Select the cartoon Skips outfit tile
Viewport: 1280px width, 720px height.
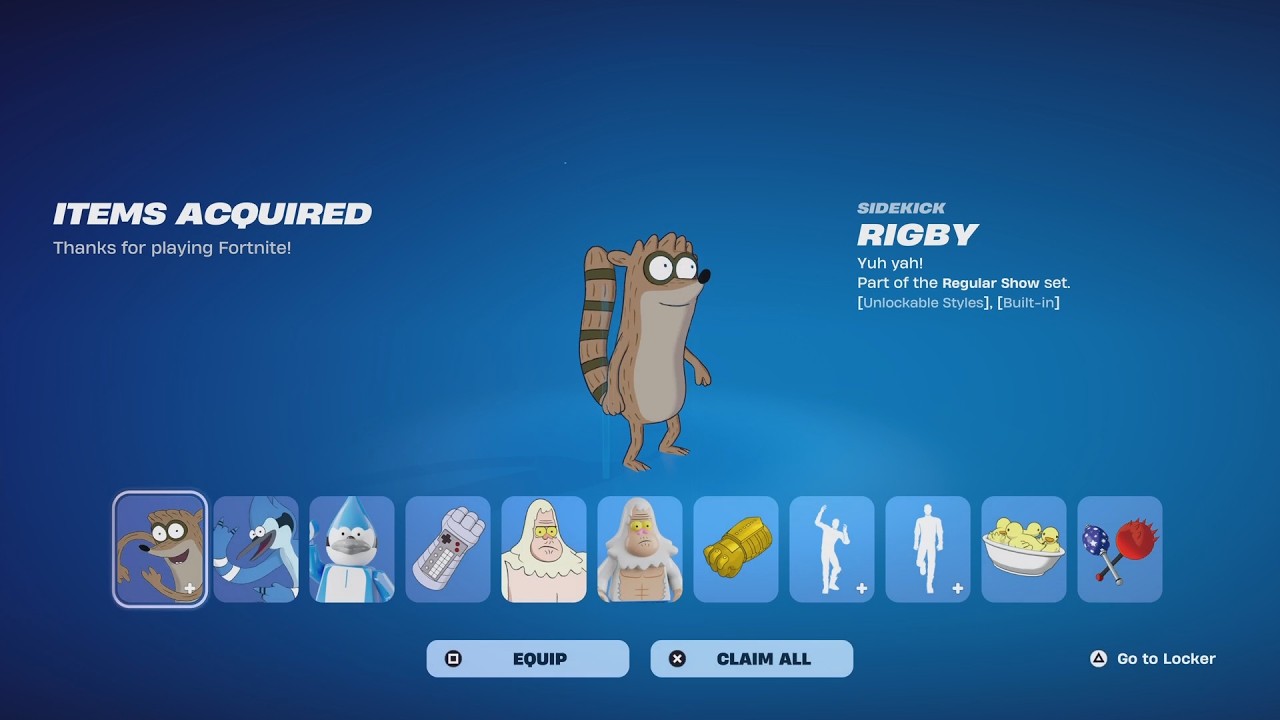[x=544, y=549]
